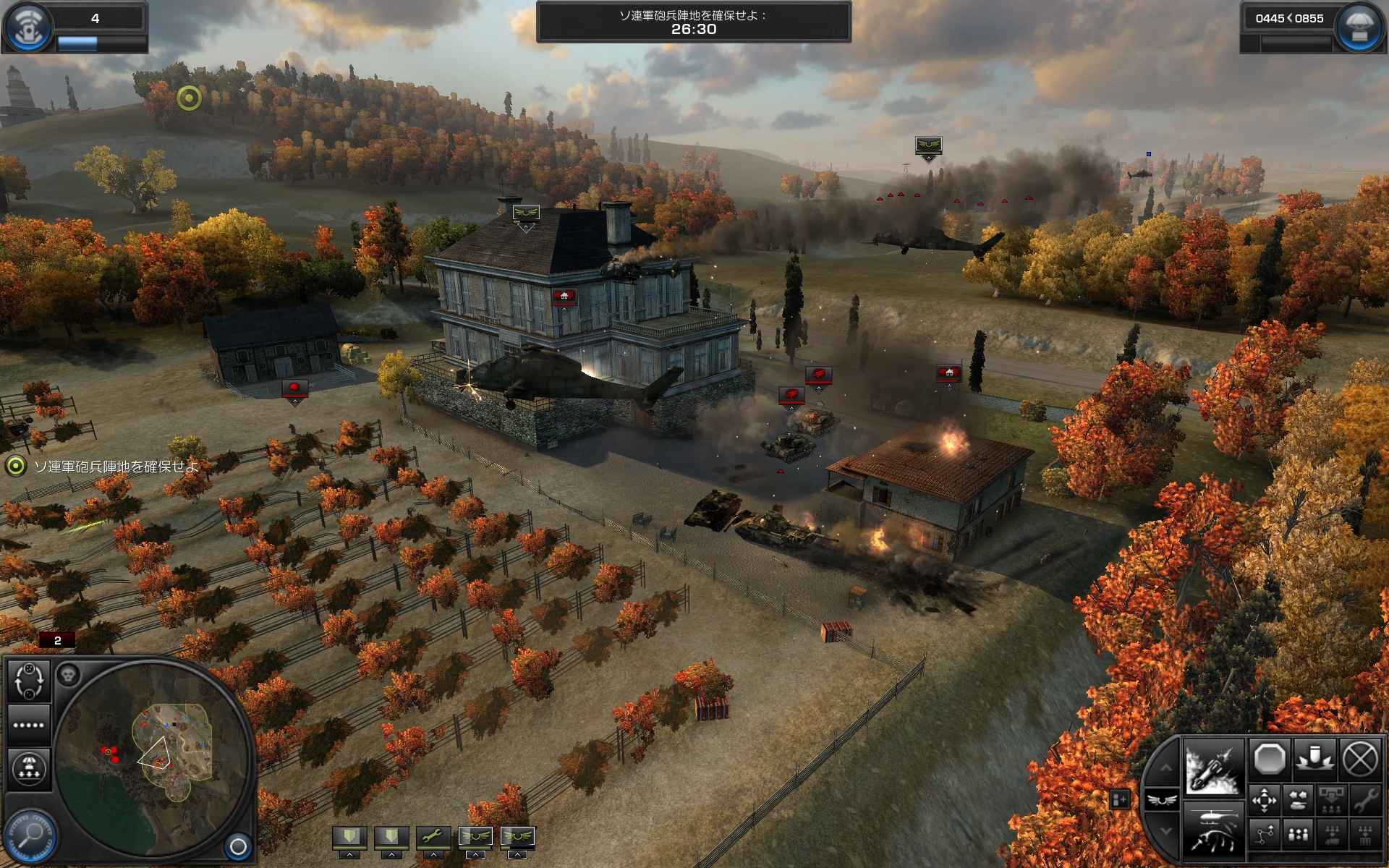Select the objective tracker at left edge
Screen dimensions: 1389x868
[16, 466]
